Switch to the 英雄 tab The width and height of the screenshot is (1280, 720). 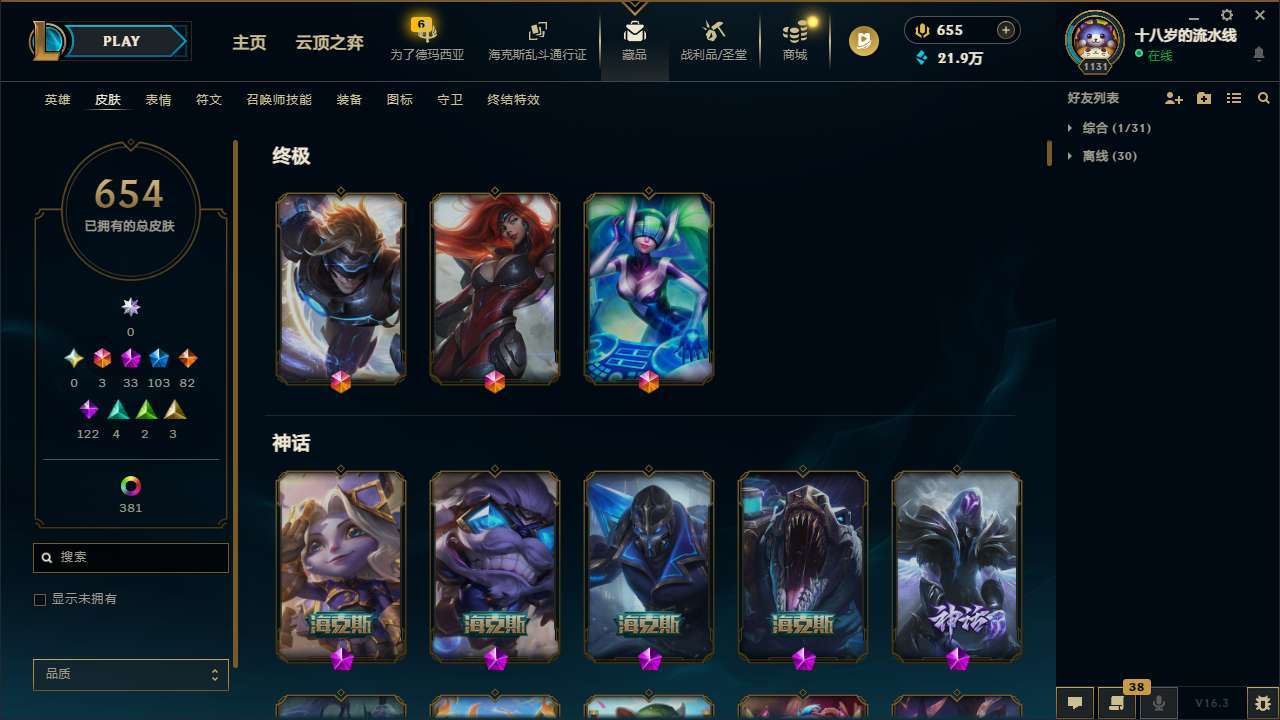pyautogui.click(x=57, y=100)
